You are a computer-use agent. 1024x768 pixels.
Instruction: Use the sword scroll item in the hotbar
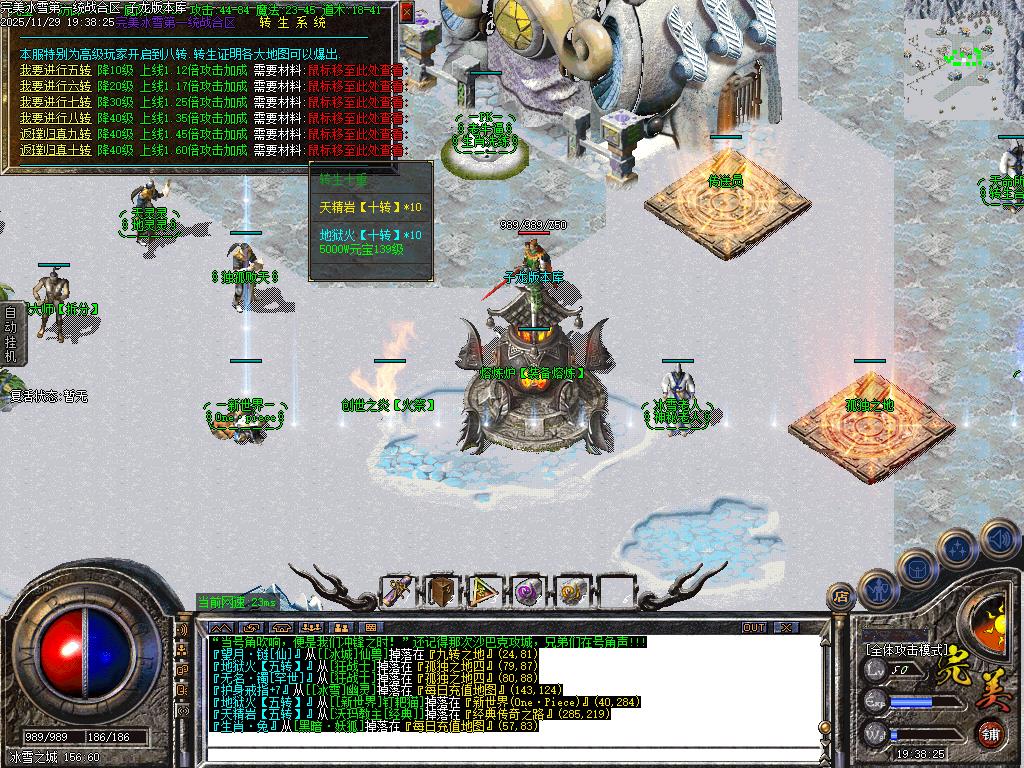pyautogui.click(x=398, y=592)
